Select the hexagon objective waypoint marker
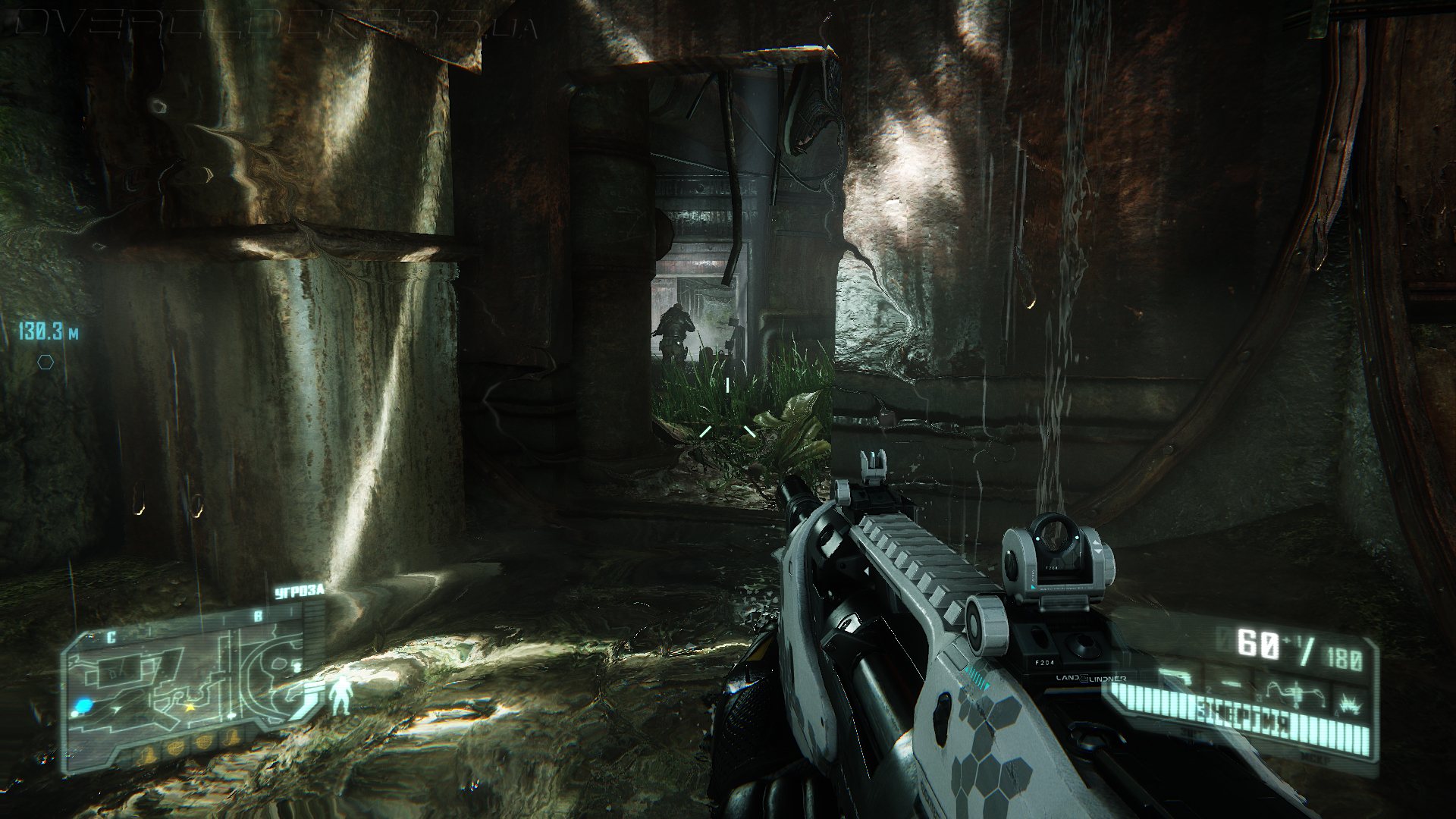This screenshot has height=819, width=1456. coord(45,362)
